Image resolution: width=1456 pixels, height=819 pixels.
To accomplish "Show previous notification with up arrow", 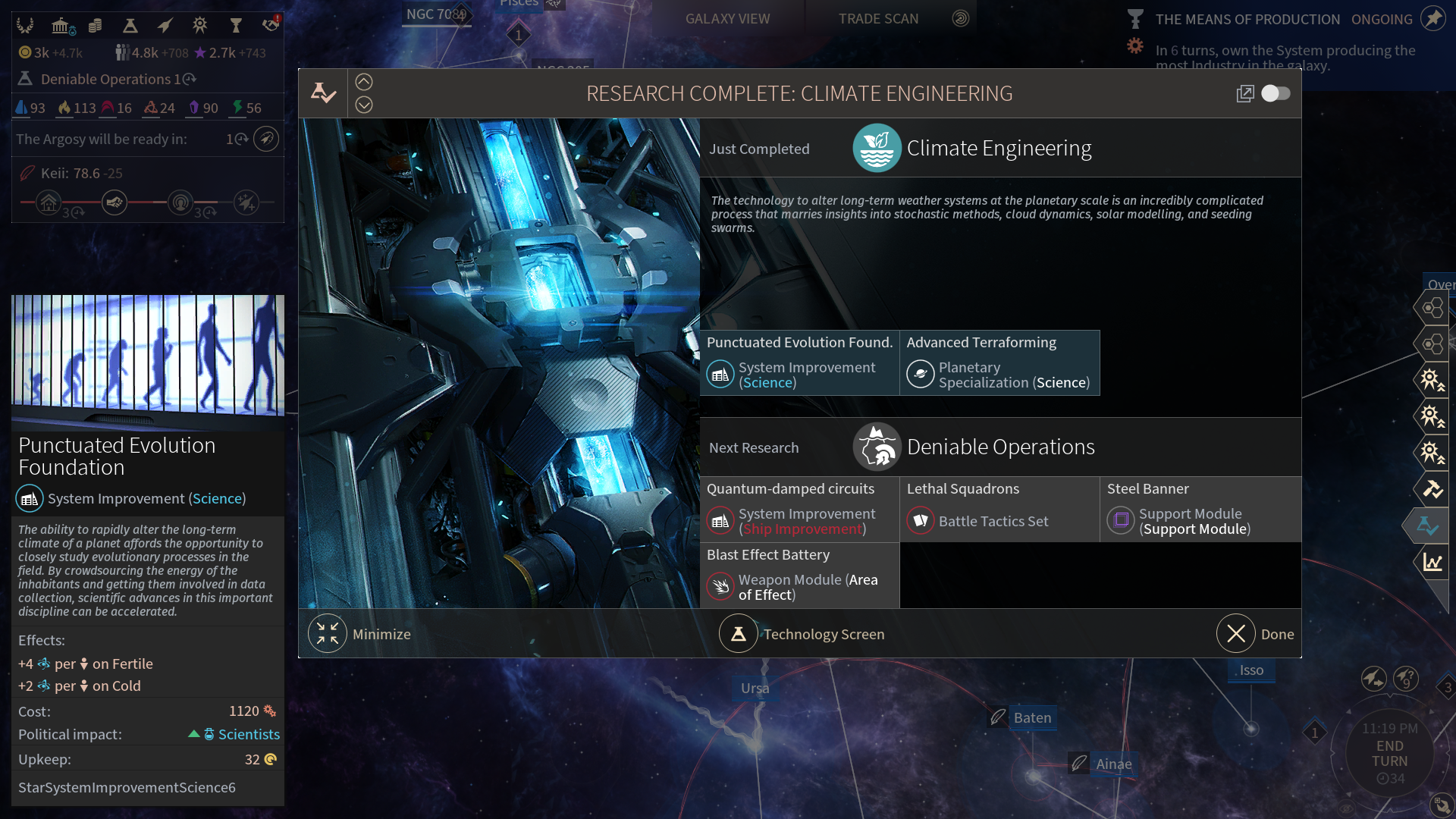I will 364,82.
